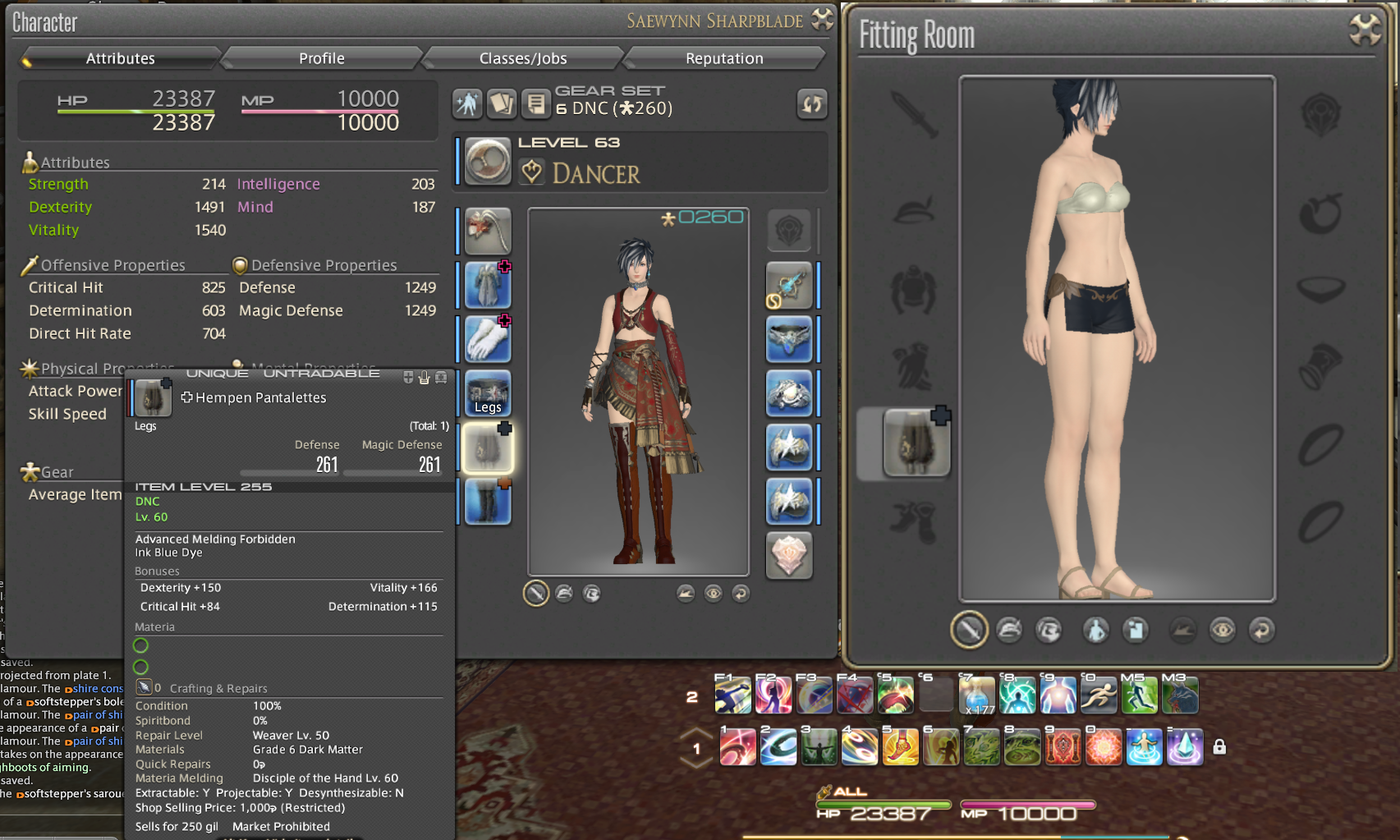The width and height of the screenshot is (1400, 840).
Task: Select the white gloves hands slot
Action: [488, 339]
